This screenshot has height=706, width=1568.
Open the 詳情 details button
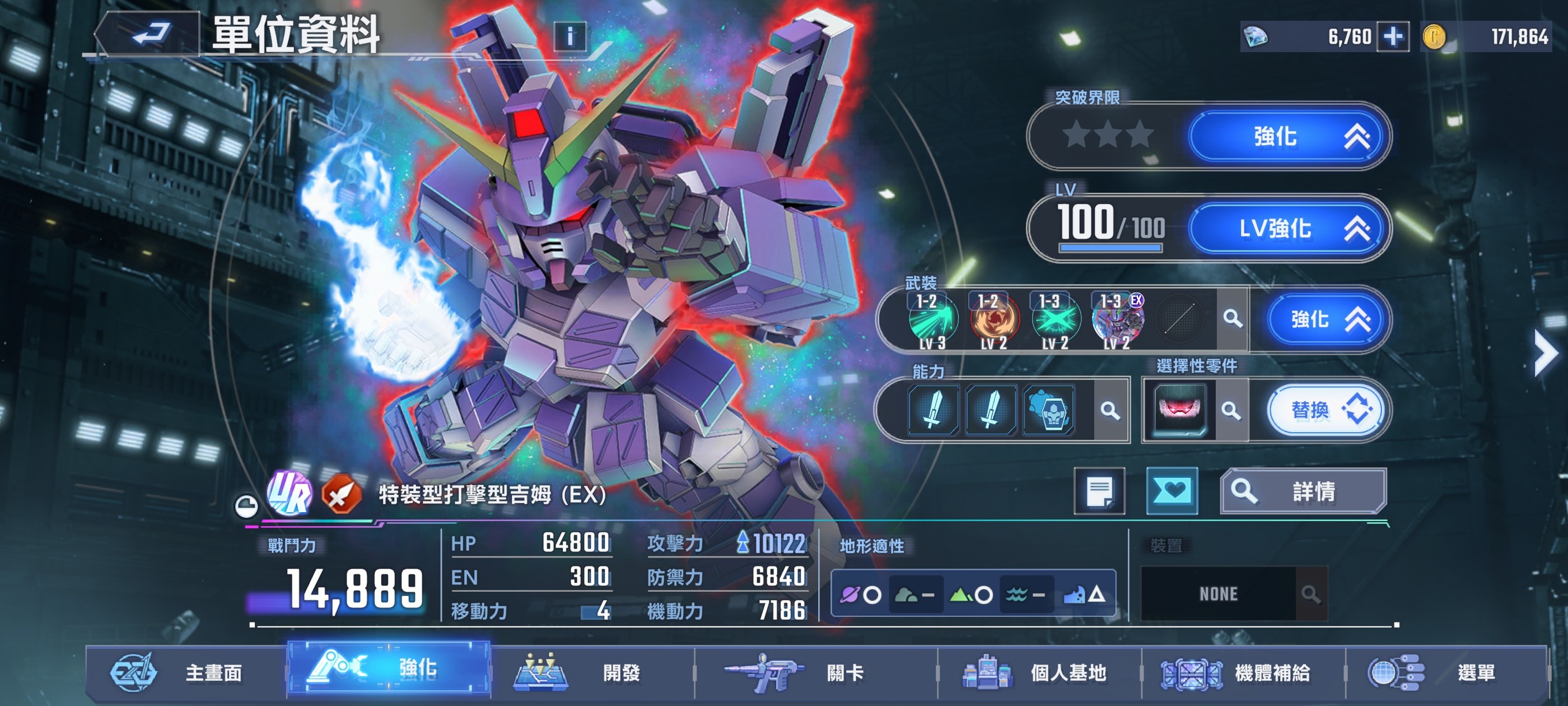pos(1303,491)
